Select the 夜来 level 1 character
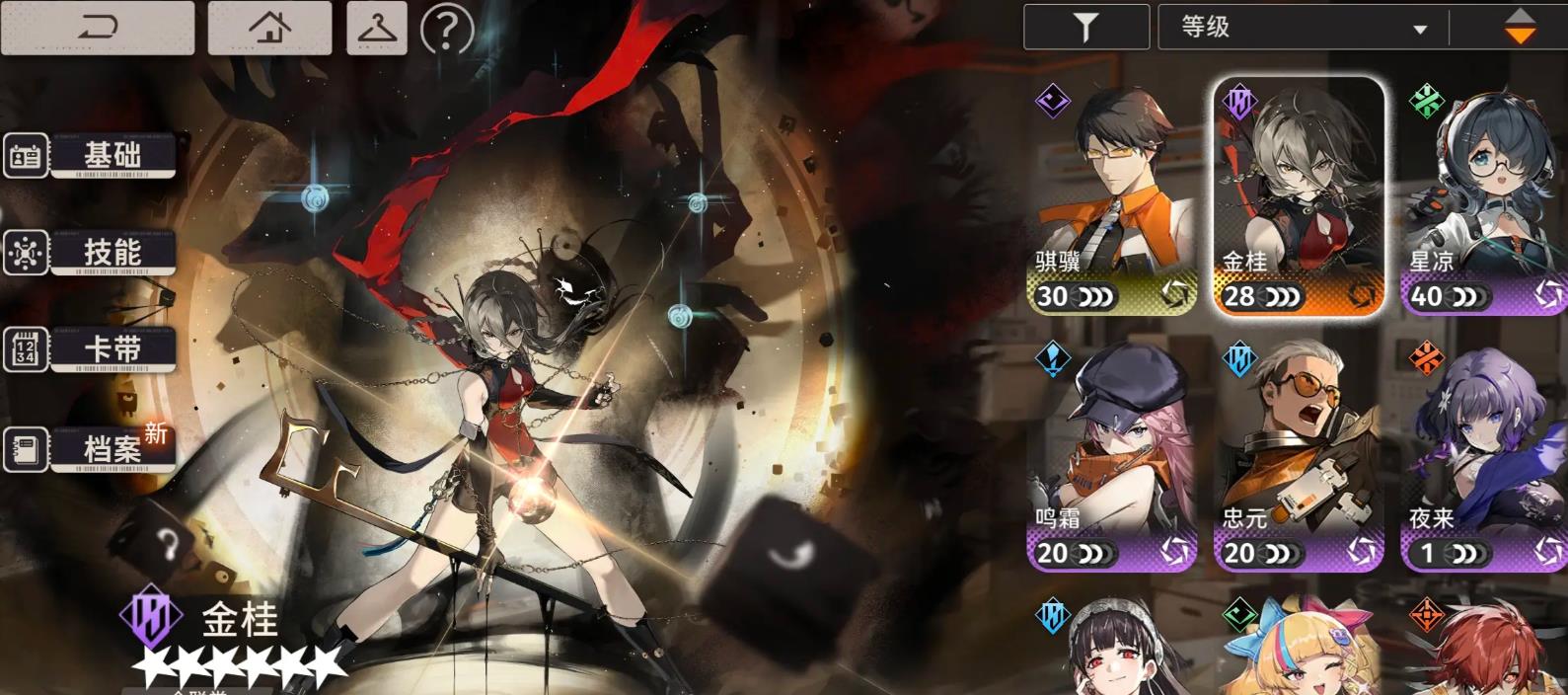This screenshot has height=695, width=1568. [x=1484, y=454]
